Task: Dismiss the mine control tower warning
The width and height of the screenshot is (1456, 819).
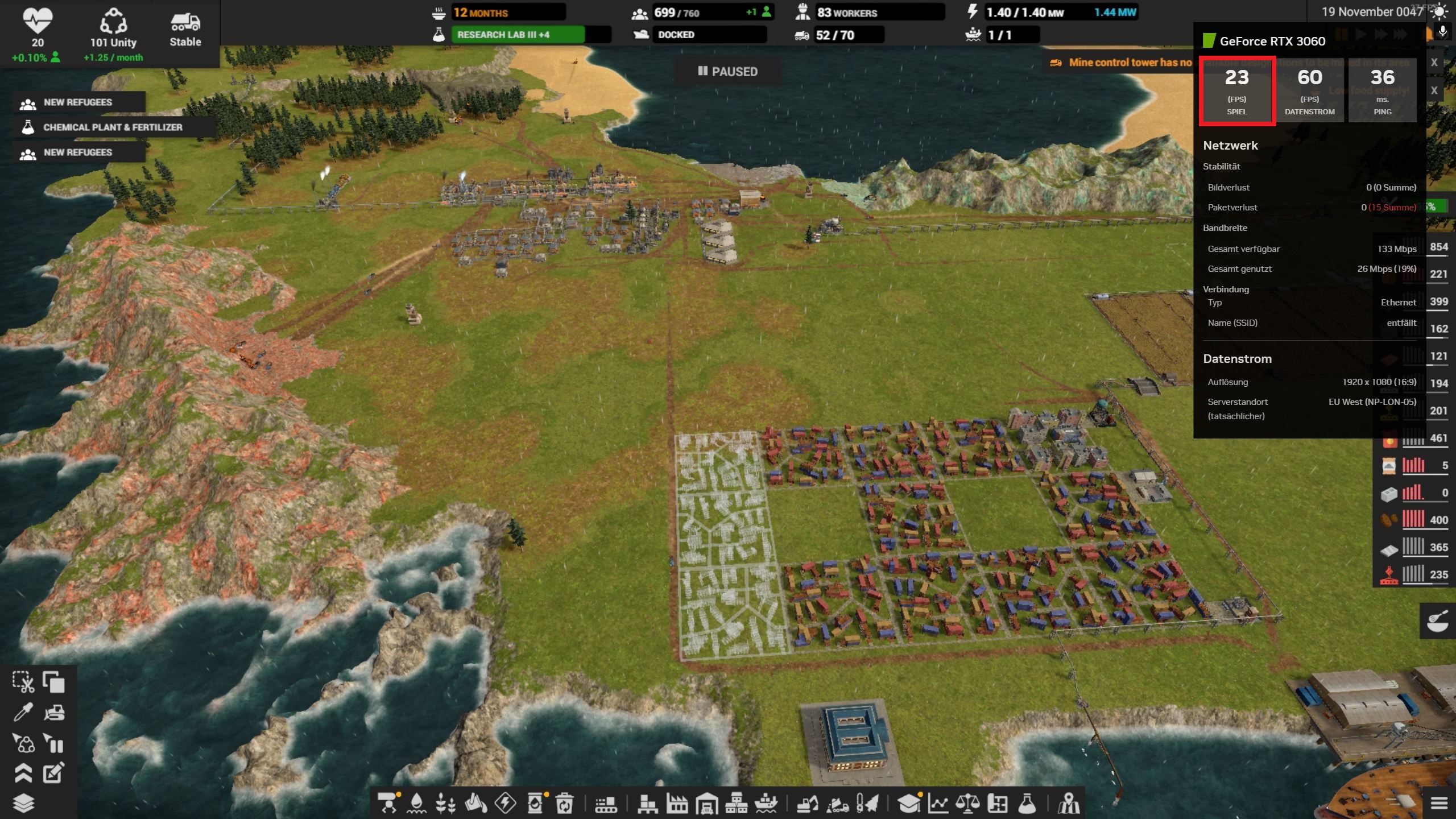Action: coord(1435,63)
